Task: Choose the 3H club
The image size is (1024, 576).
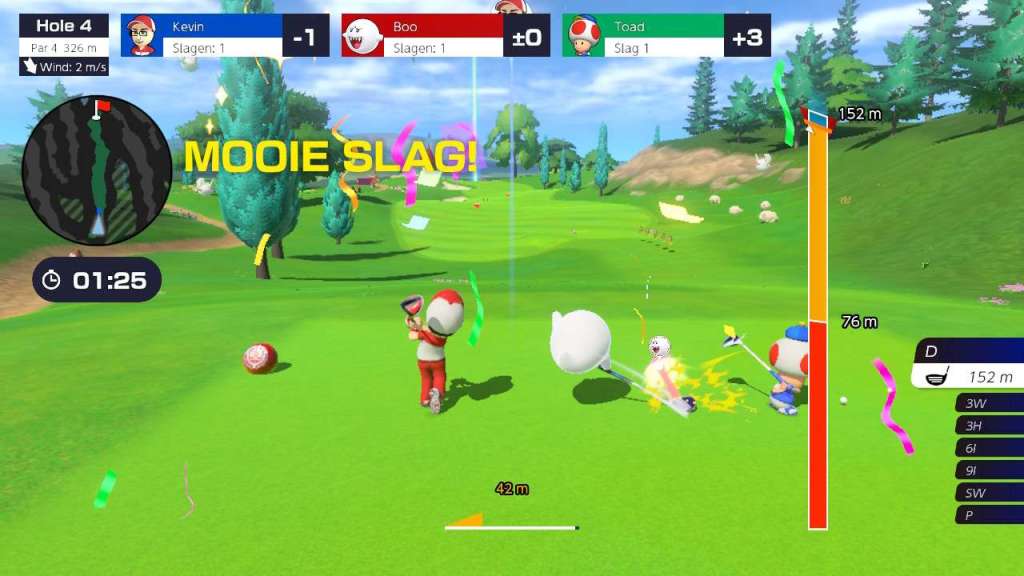Action: [988, 426]
